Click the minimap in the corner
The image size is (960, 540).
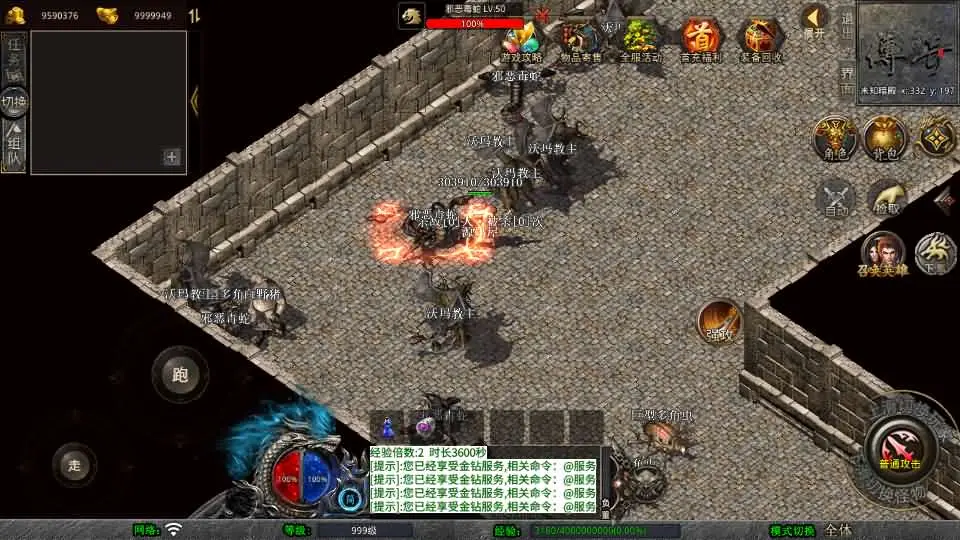click(907, 48)
